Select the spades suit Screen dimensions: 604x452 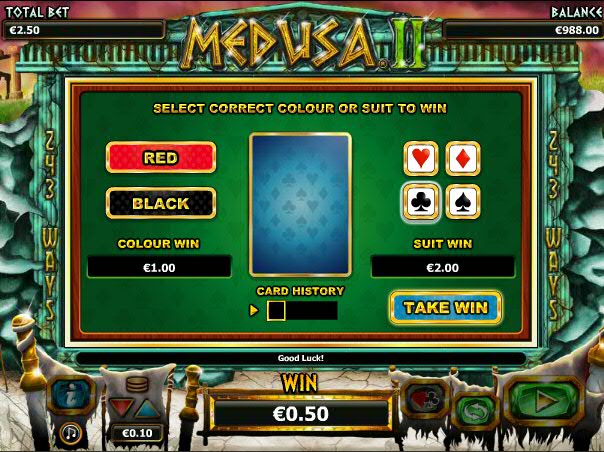(x=462, y=202)
